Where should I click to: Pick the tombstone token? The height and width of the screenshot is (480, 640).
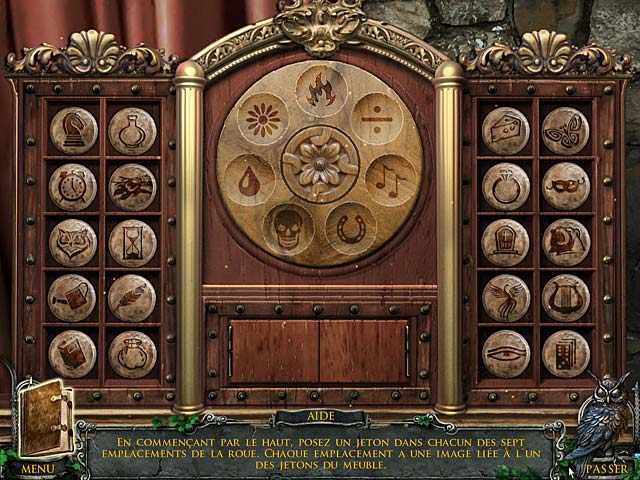pos(506,242)
